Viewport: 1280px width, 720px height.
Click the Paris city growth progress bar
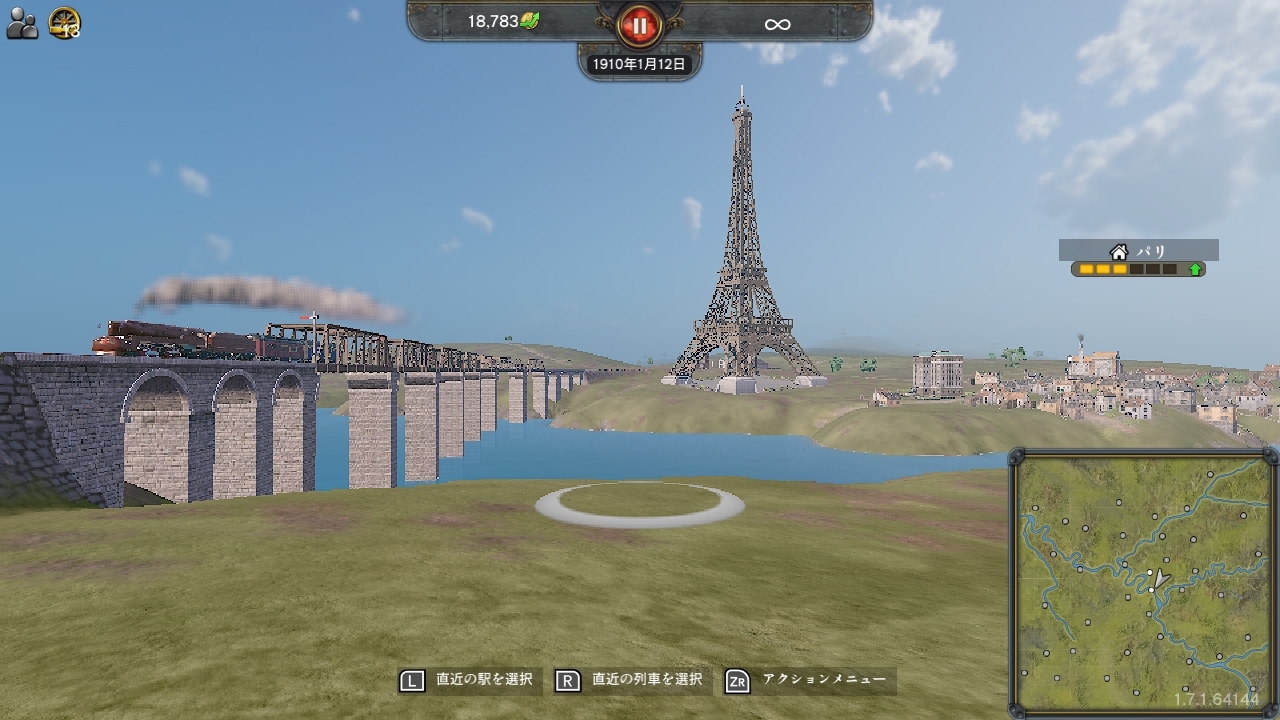(1130, 268)
